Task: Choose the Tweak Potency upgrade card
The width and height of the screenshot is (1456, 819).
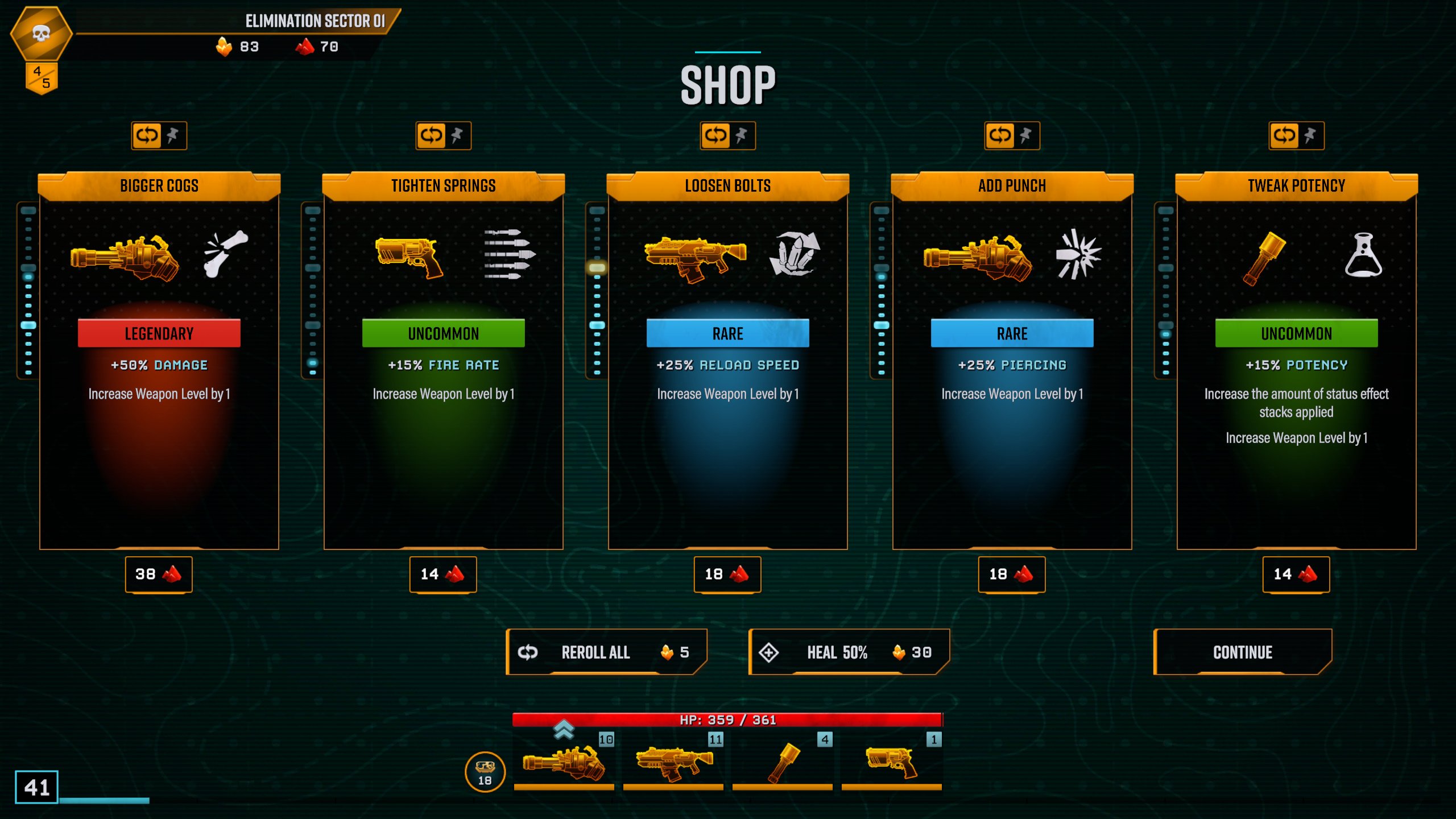Action: click(x=1297, y=364)
